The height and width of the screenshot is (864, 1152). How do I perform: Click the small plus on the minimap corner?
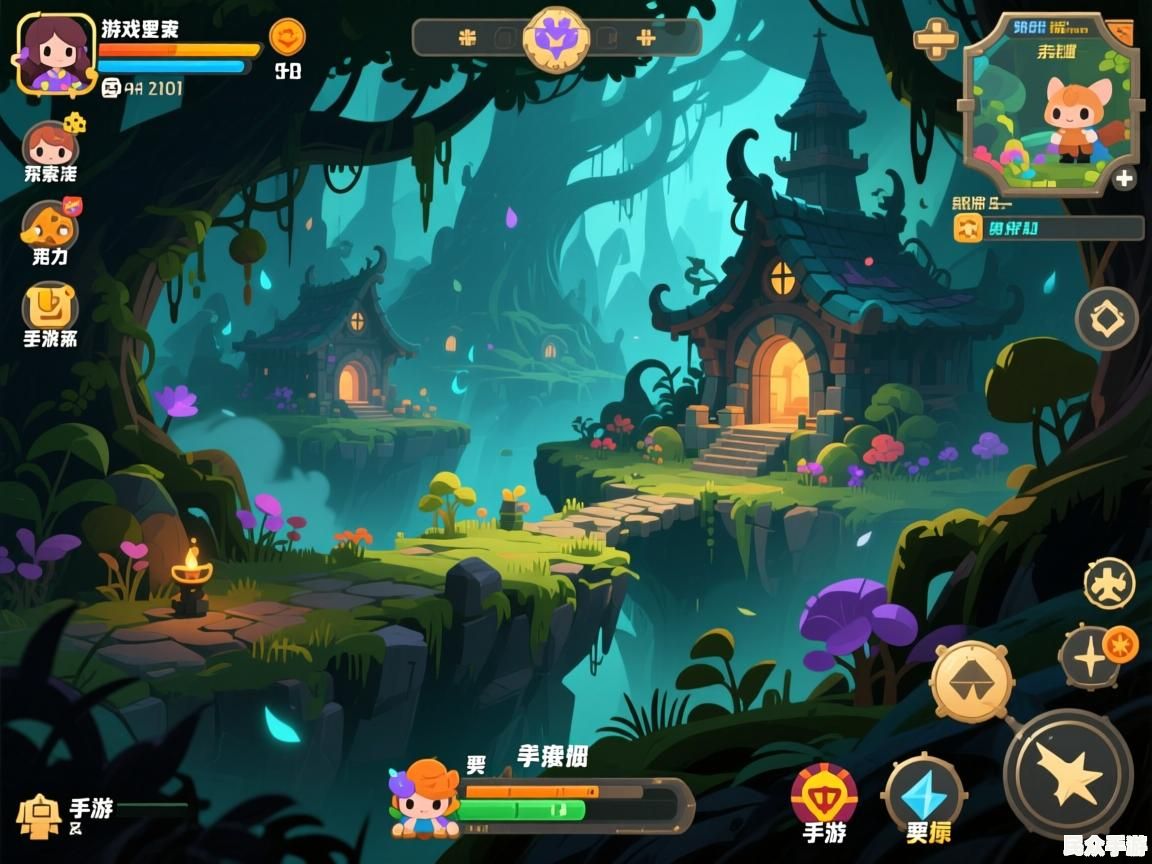pos(1125,179)
